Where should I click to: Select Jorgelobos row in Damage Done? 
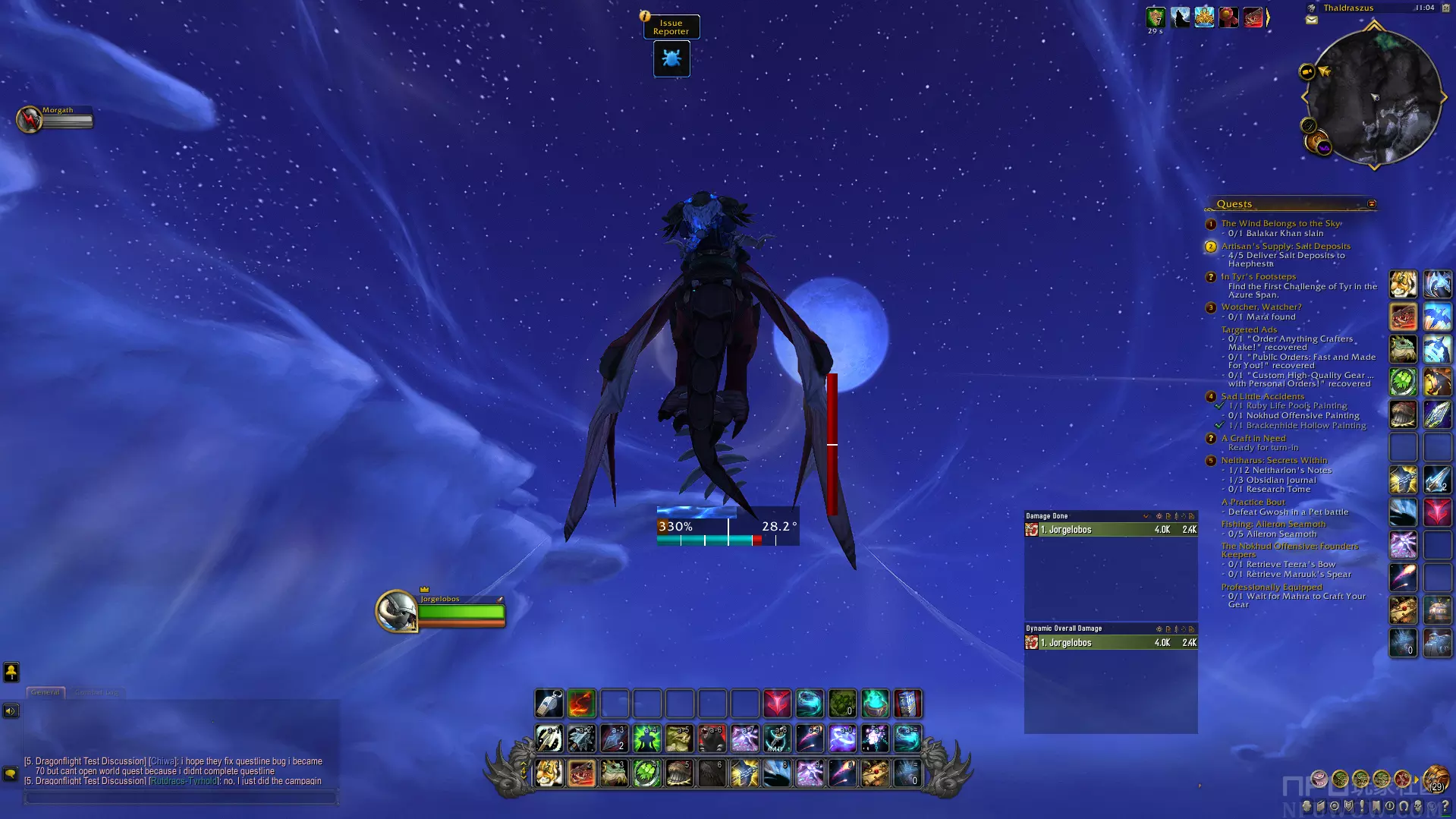click(1110, 530)
